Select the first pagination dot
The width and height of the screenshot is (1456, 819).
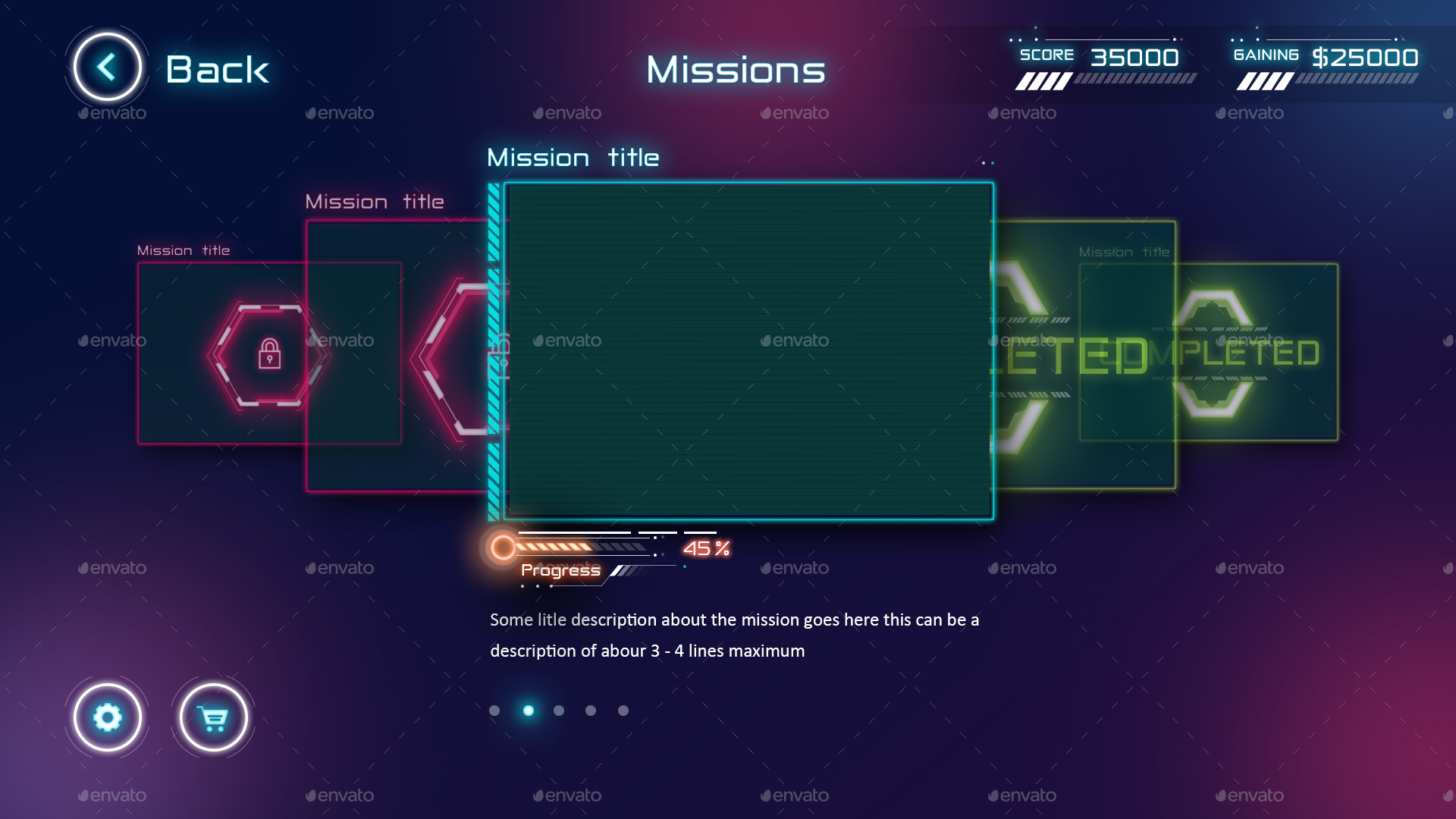click(x=495, y=711)
